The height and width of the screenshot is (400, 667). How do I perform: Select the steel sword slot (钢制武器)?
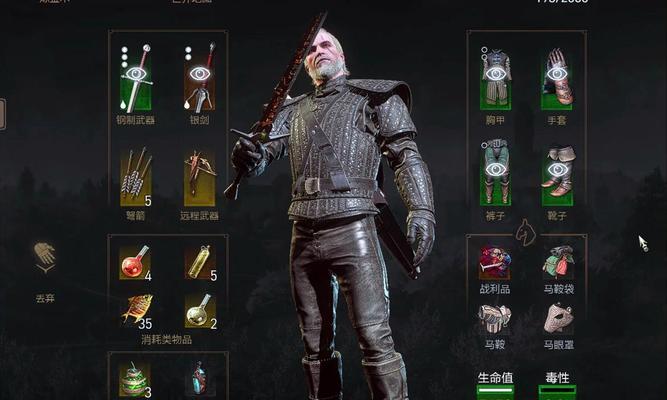[x=136, y=78]
